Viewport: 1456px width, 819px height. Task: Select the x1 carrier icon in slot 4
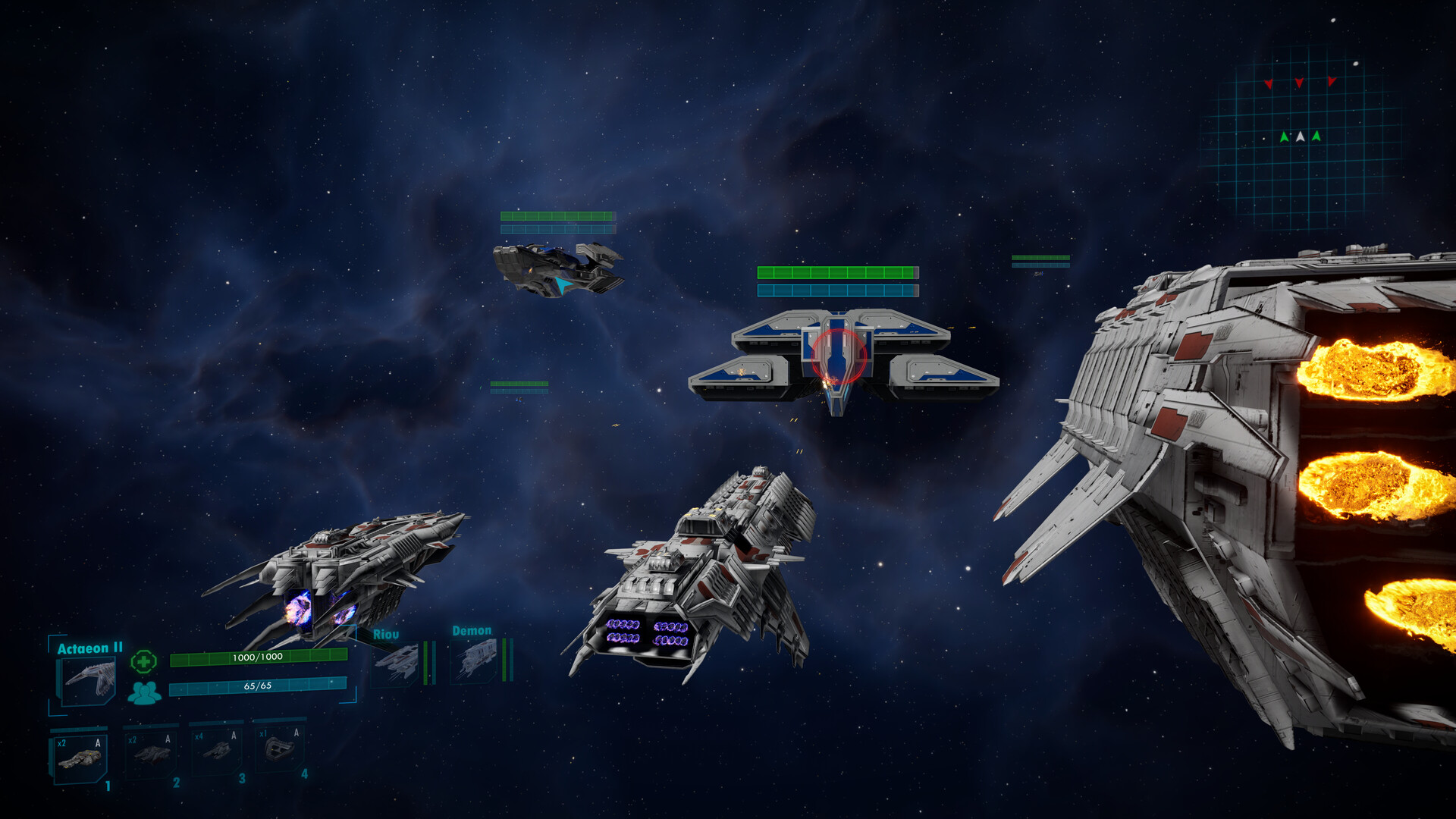(x=281, y=751)
